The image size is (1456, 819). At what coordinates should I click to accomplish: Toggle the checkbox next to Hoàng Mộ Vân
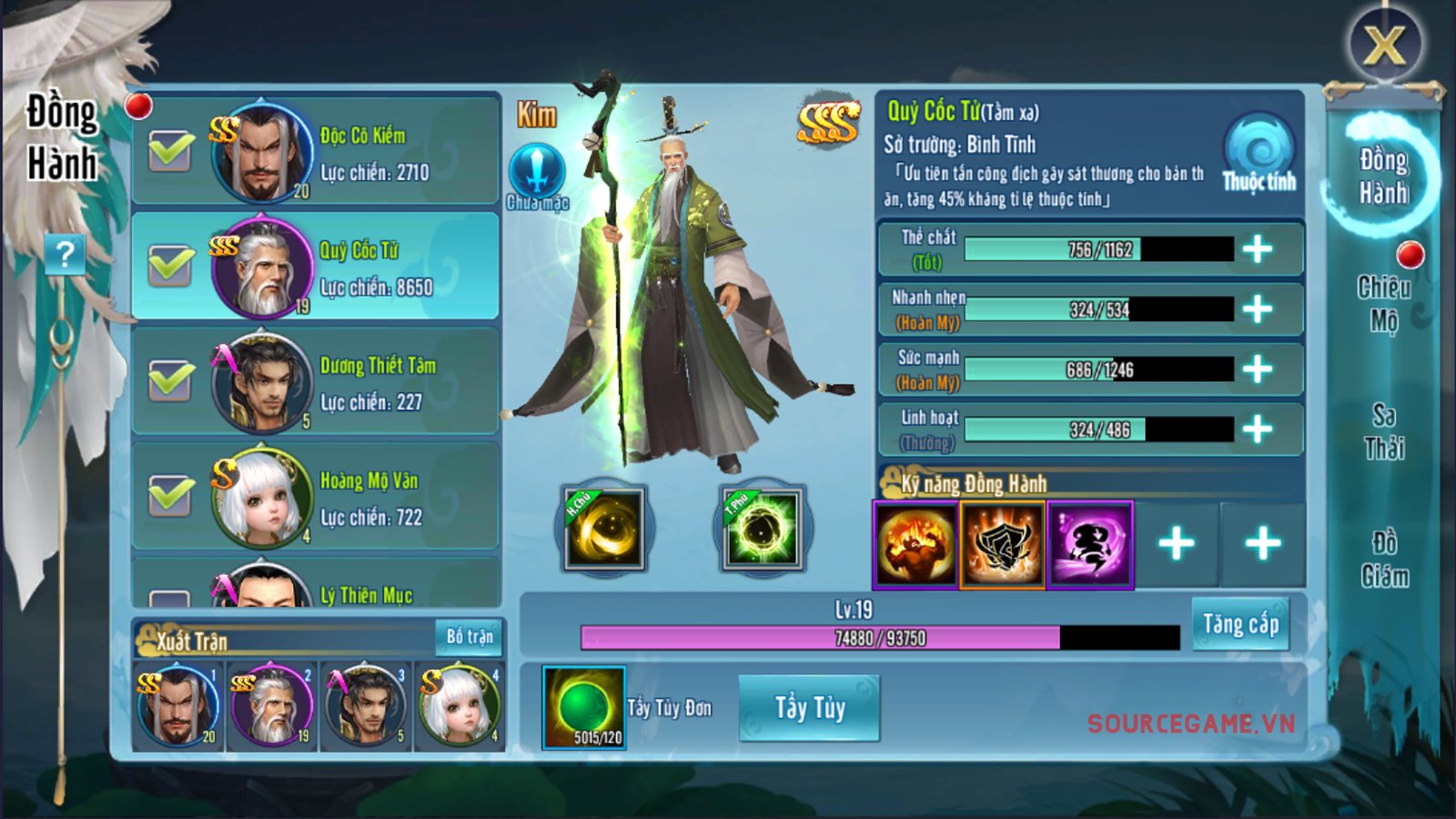click(171, 496)
